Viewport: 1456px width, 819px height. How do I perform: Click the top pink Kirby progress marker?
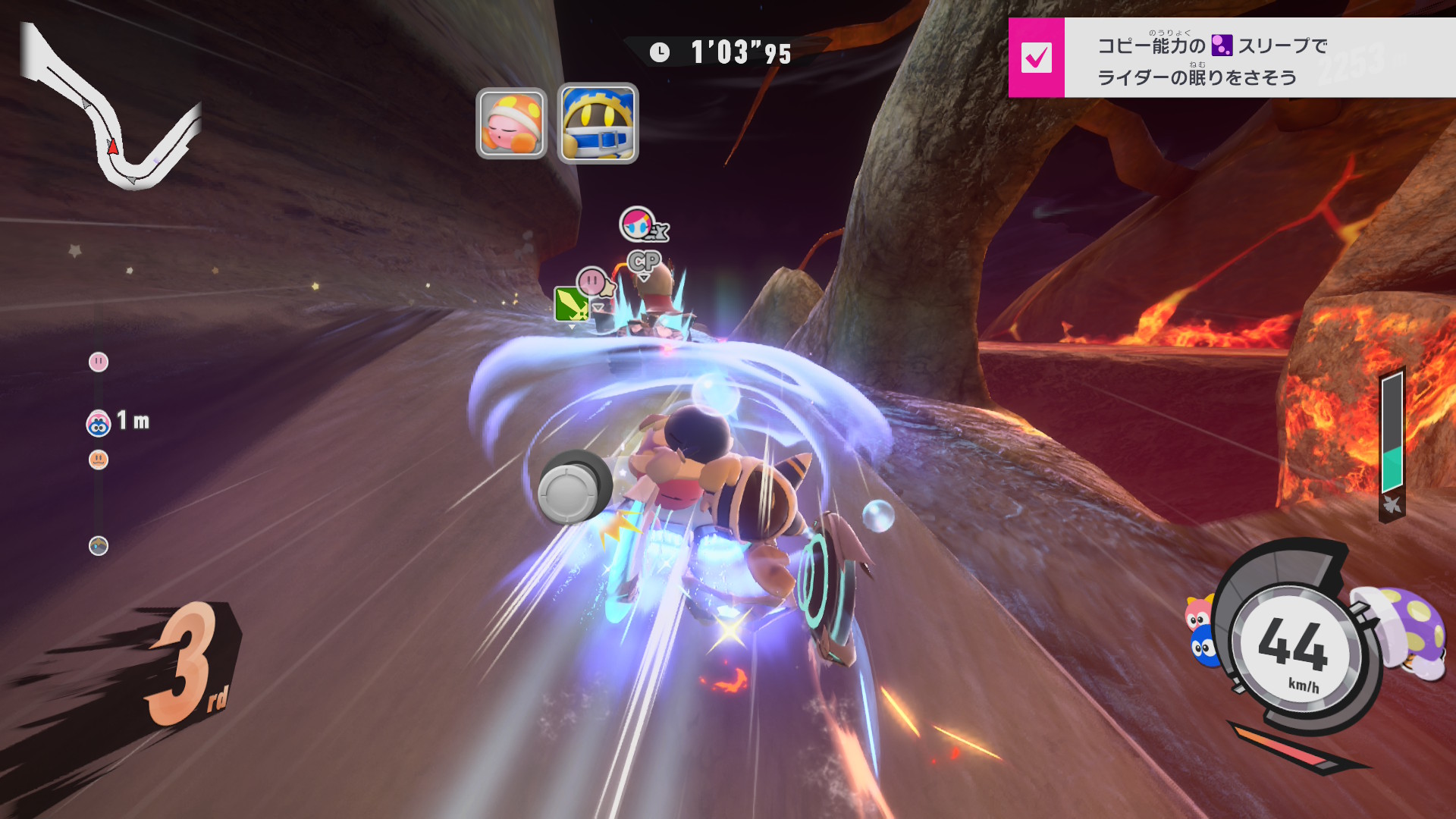click(99, 362)
